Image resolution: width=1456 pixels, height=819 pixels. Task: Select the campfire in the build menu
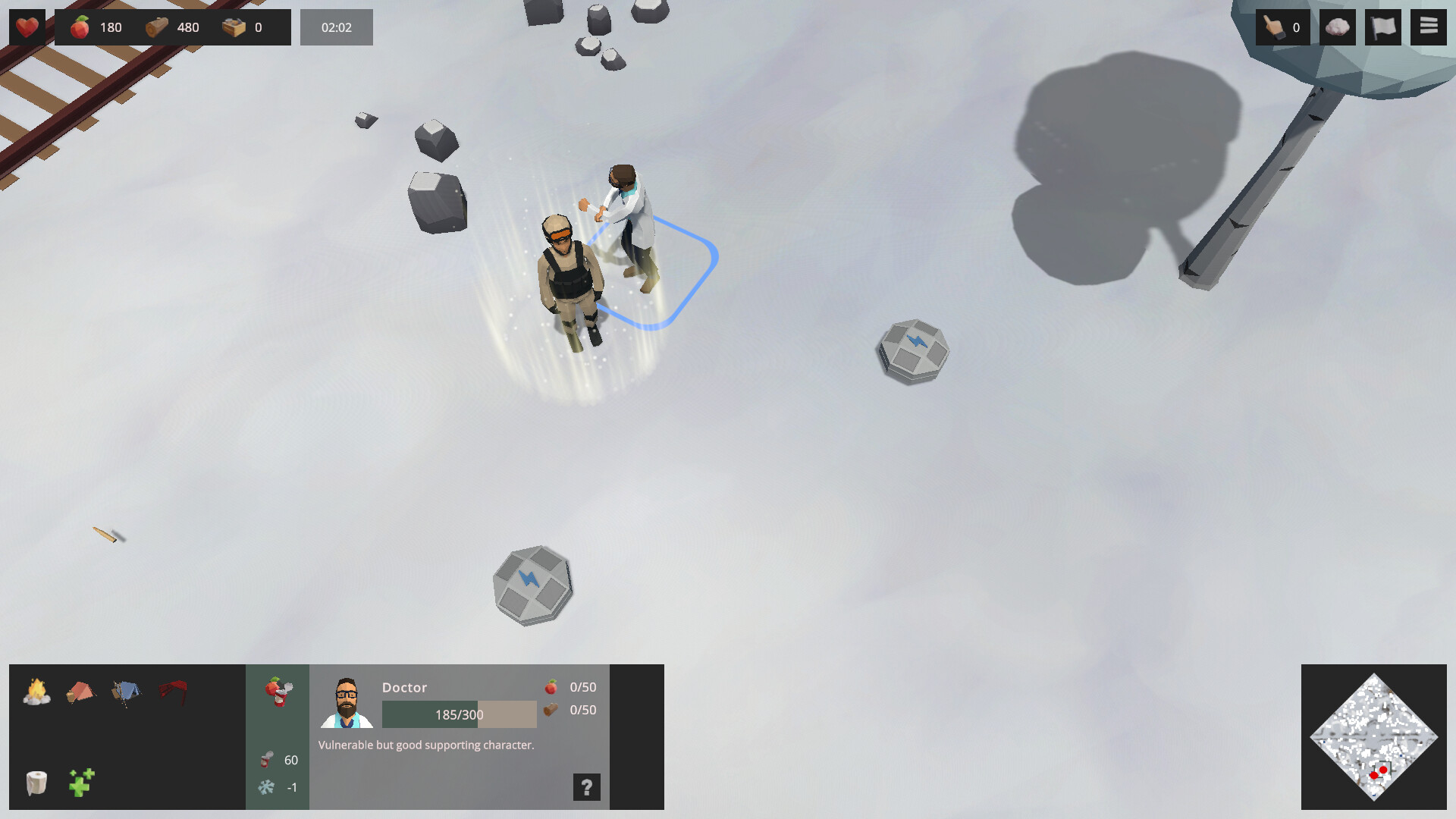(36, 692)
